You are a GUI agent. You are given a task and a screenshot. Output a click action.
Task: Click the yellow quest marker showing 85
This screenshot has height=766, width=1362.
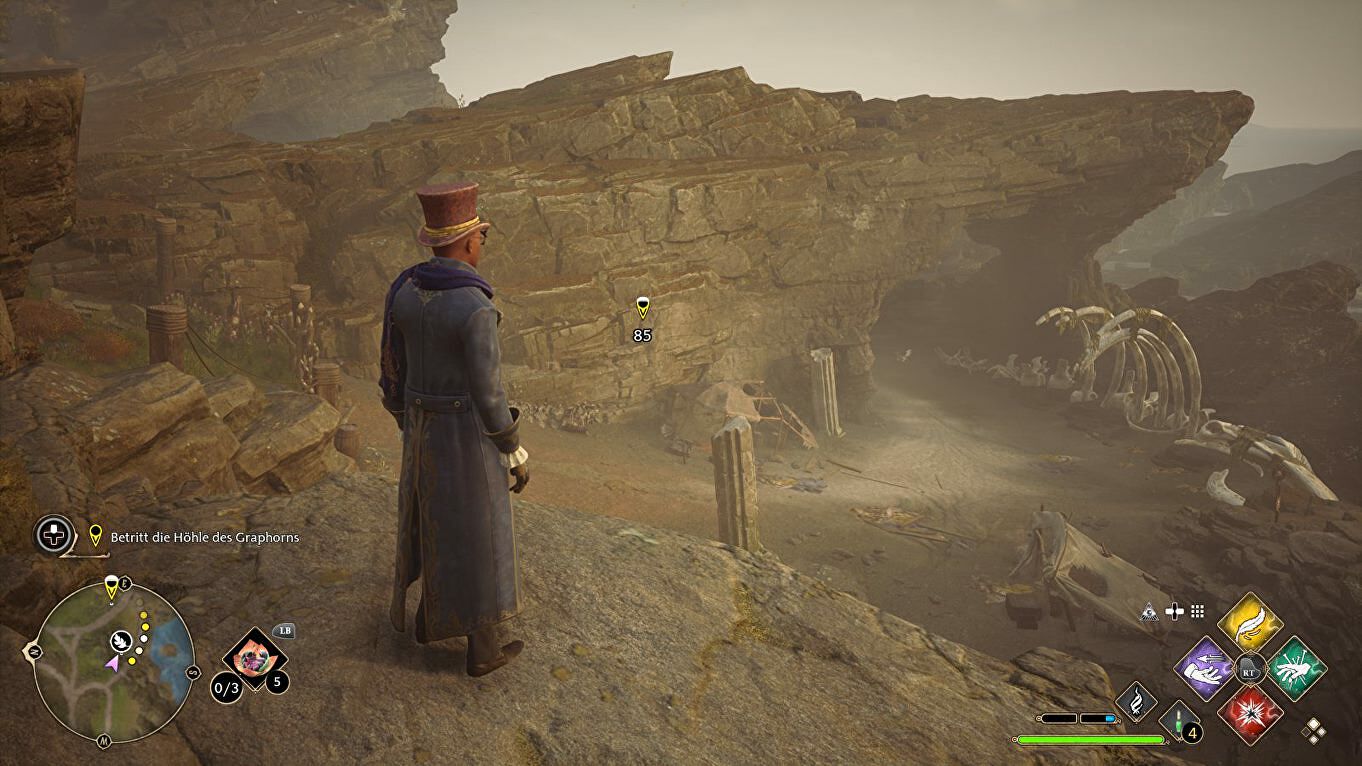coord(643,308)
